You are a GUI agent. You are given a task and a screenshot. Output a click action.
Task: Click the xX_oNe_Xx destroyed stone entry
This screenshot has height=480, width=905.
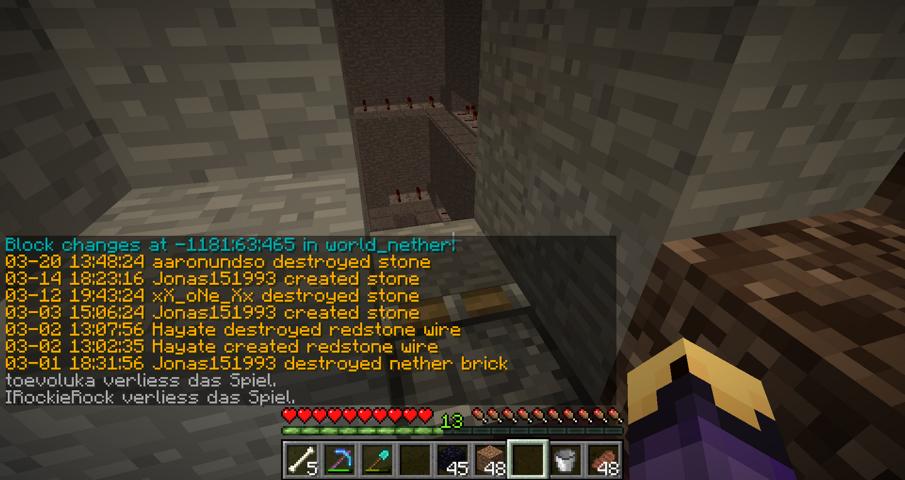(x=212, y=296)
